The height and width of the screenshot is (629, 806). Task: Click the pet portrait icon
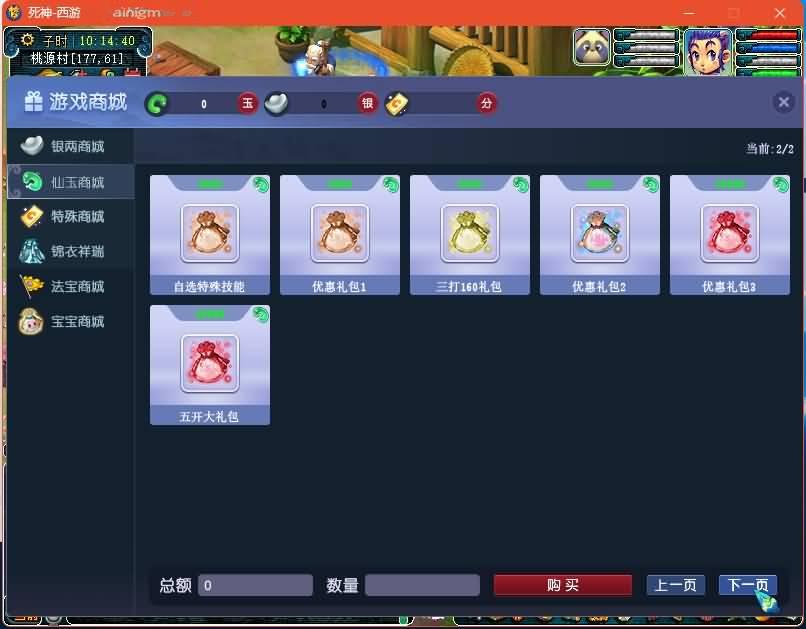pos(592,47)
